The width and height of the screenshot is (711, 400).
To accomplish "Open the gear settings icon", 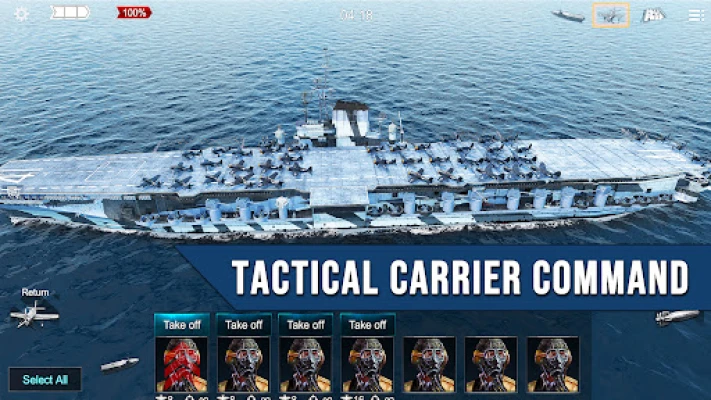I will click(x=21, y=14).
